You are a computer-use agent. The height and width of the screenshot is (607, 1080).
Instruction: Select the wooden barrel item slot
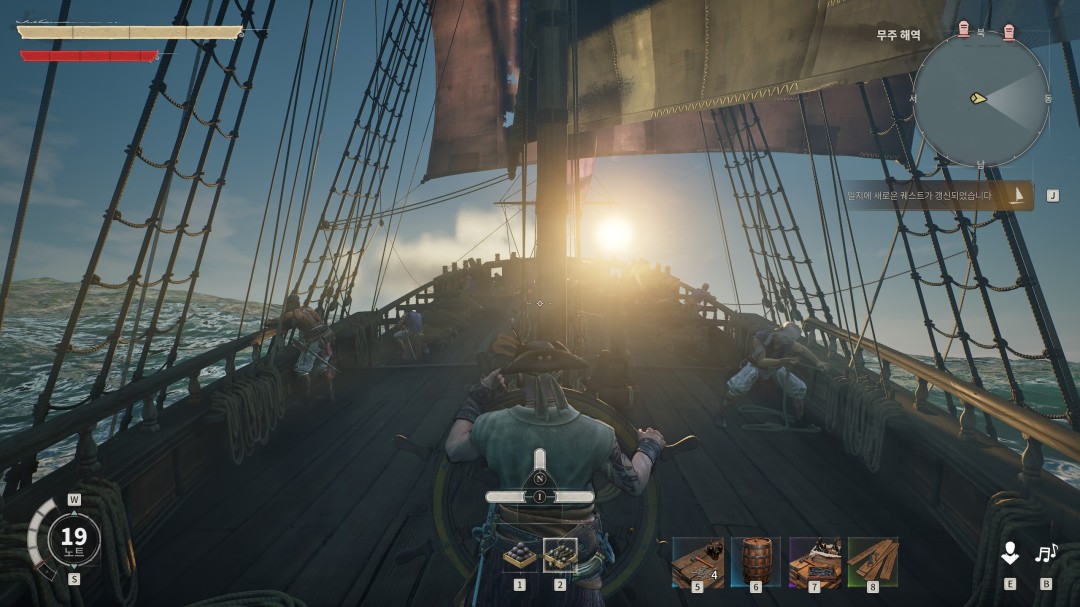[x=755, y=561]
